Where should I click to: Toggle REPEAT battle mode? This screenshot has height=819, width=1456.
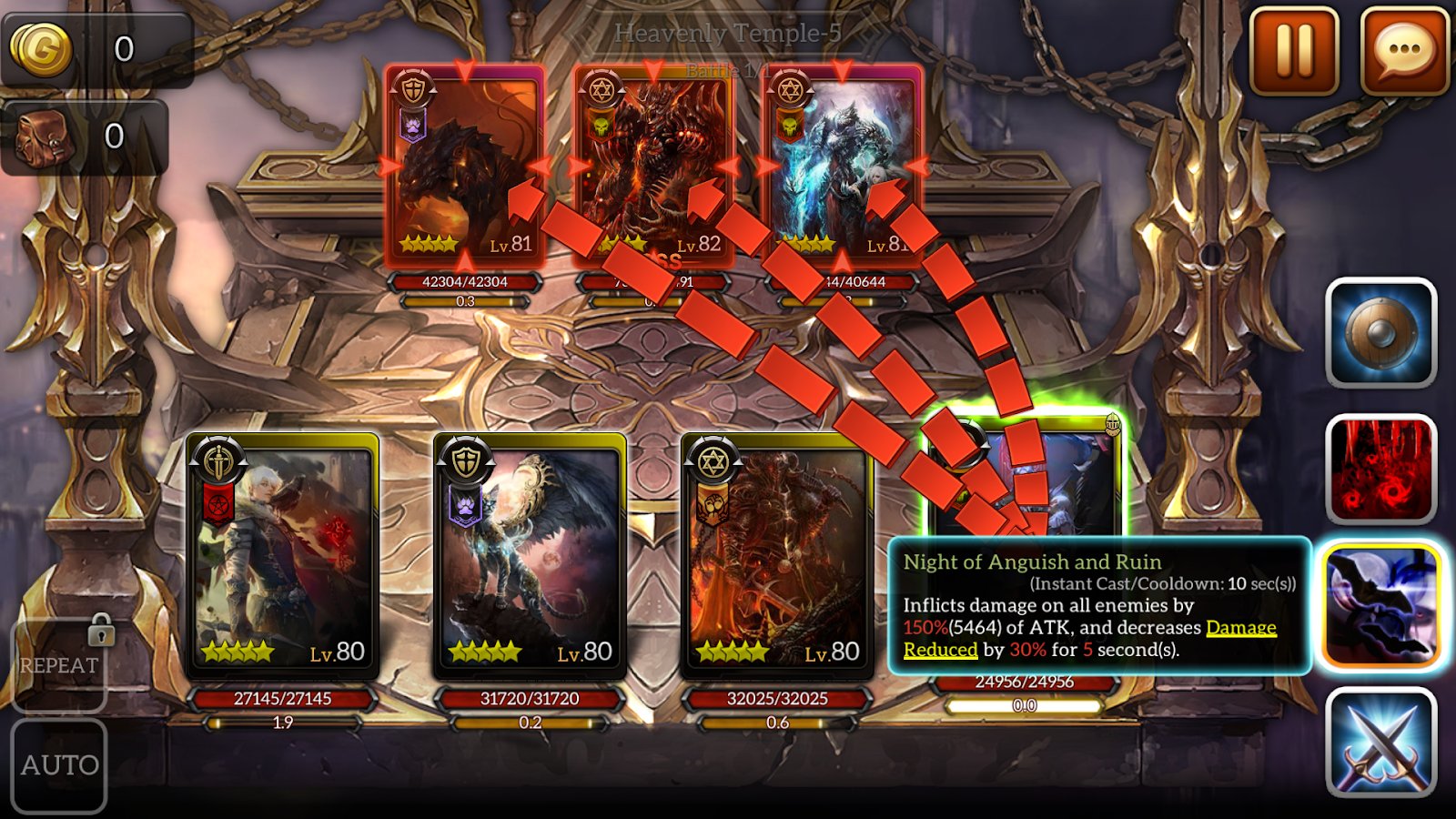[x=58, y=667]
